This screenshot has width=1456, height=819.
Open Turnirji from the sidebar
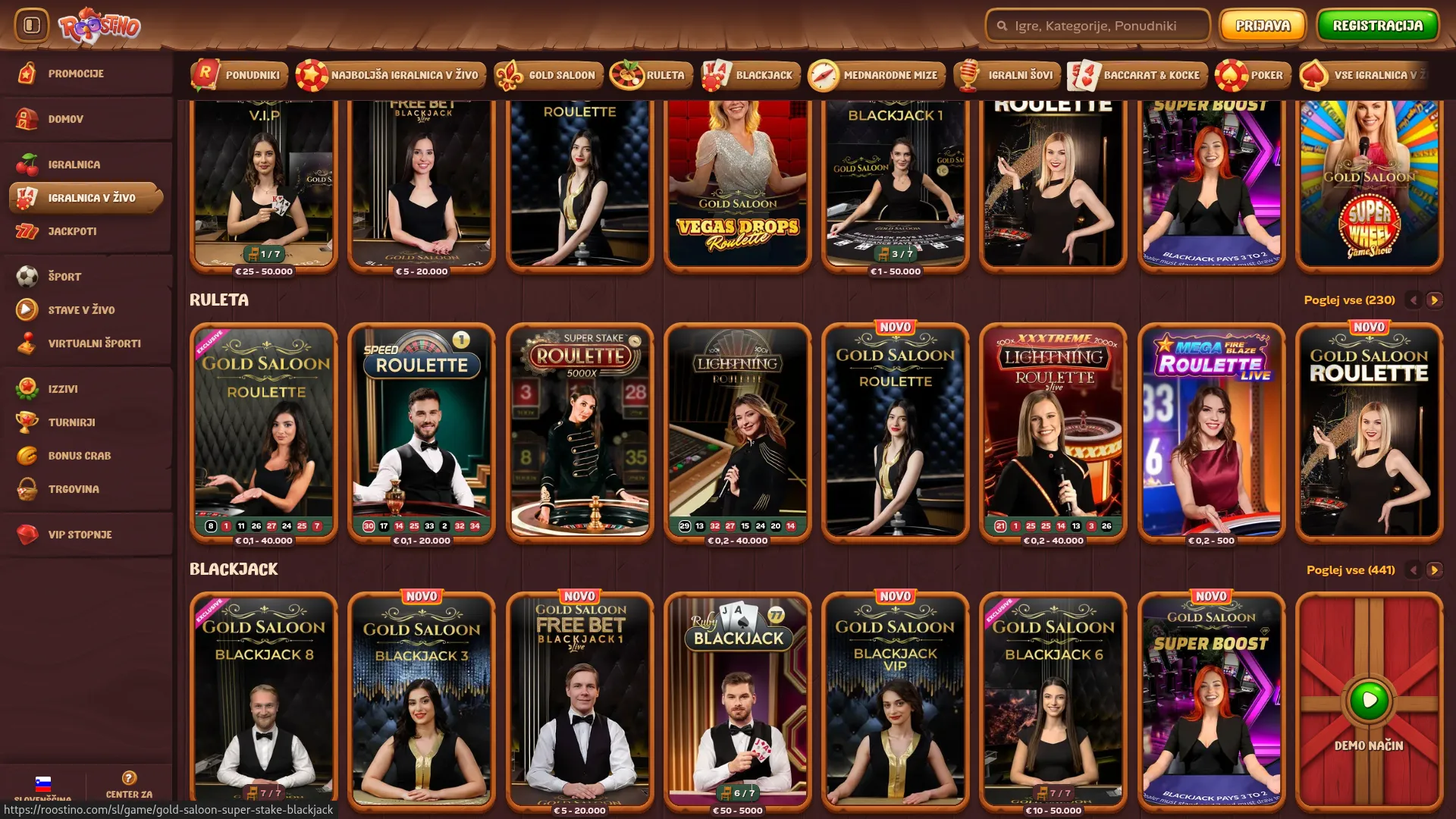click(71, 422)
